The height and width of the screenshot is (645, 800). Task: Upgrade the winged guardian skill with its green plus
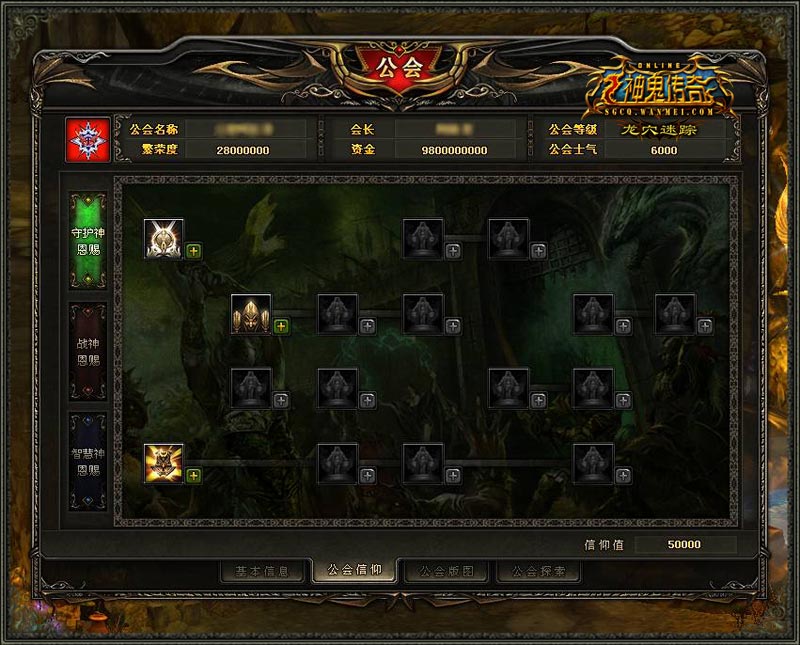coord(194,251)
